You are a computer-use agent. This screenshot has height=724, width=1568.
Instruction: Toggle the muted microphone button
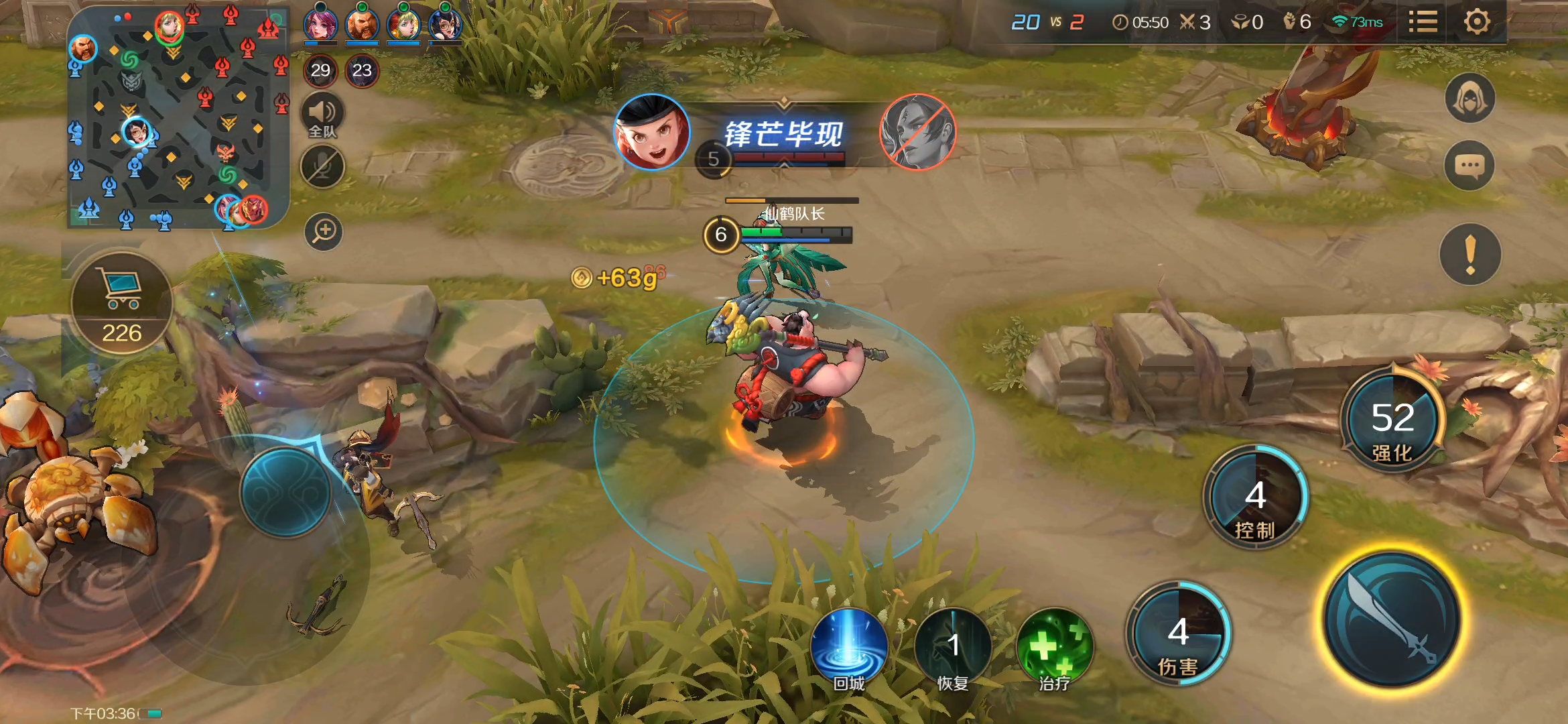(322, 167)
